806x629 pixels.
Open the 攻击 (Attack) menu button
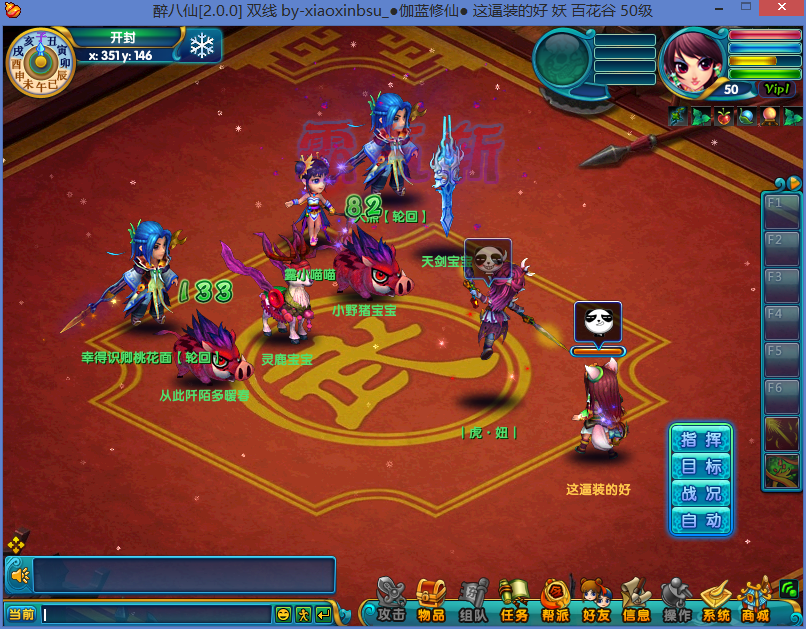pyautogui.click(x=390, y=603)
